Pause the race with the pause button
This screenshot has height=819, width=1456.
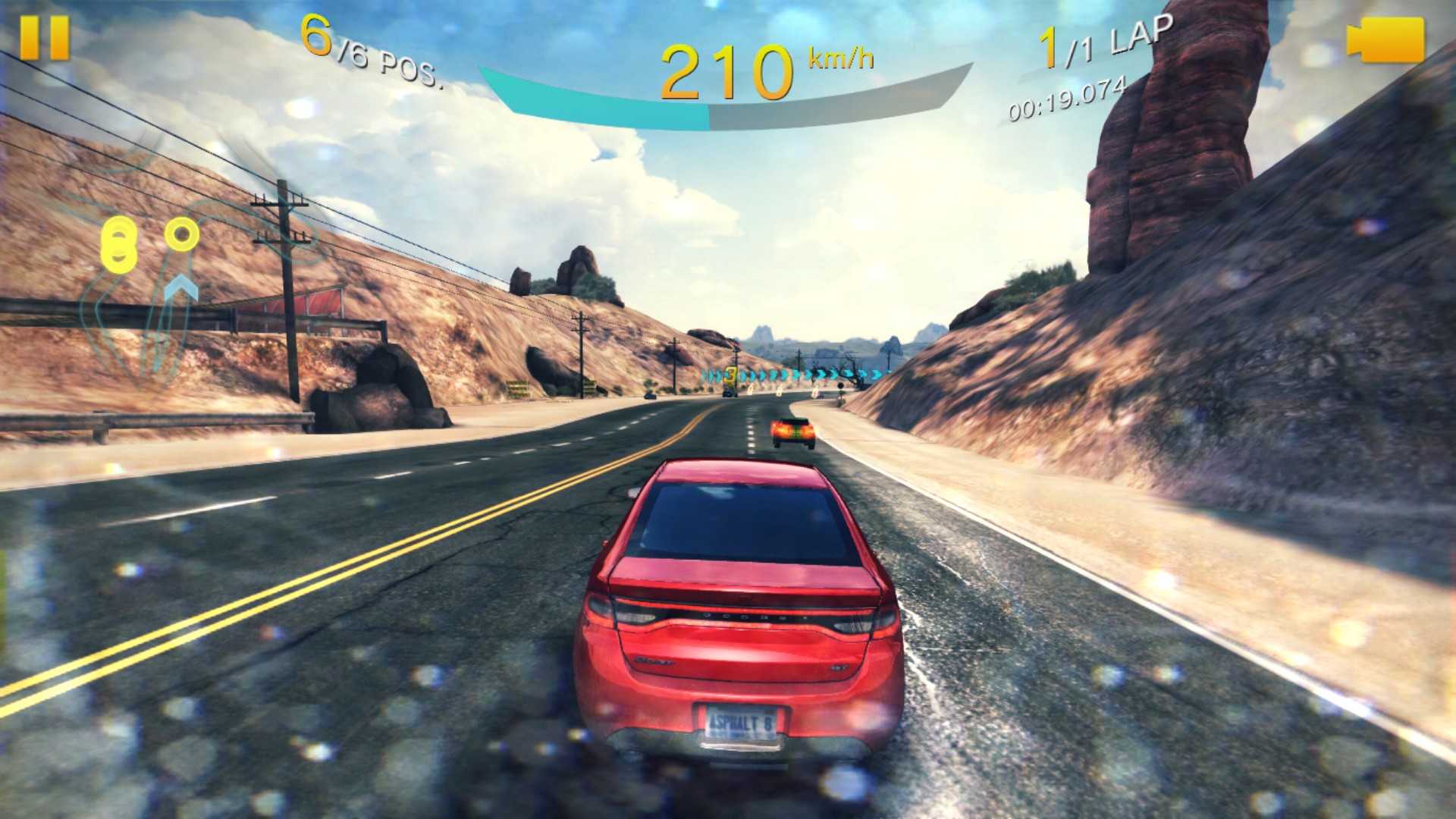[x=44, y=37]
